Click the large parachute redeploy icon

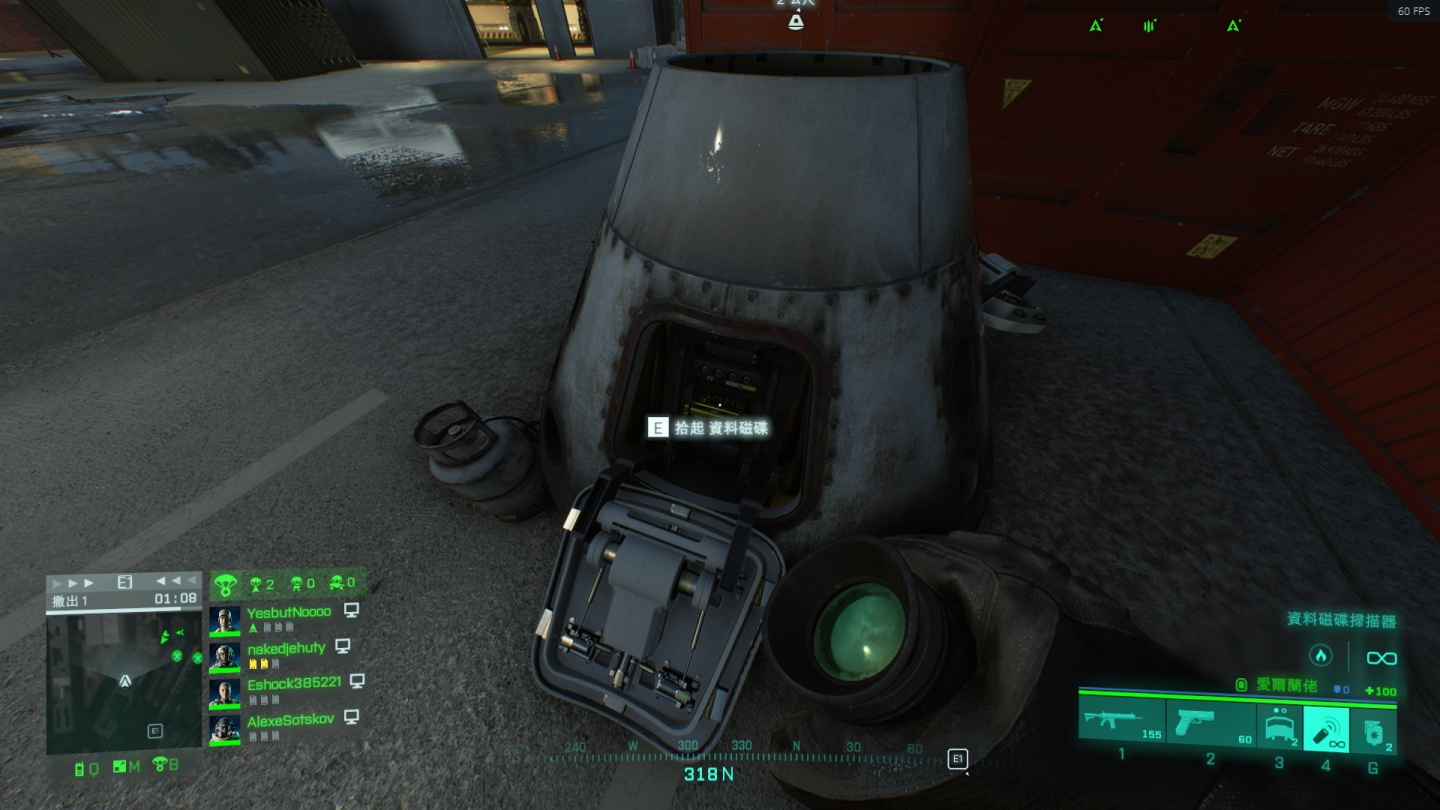coord(225,583)
